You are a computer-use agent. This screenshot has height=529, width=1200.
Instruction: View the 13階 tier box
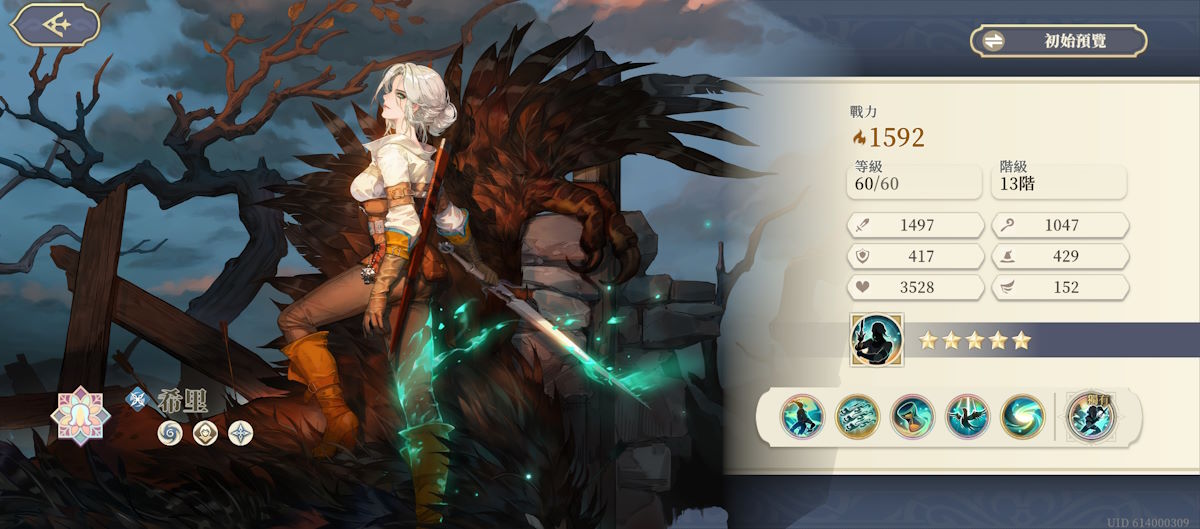pyautogui.click(x=1059, y=182)
